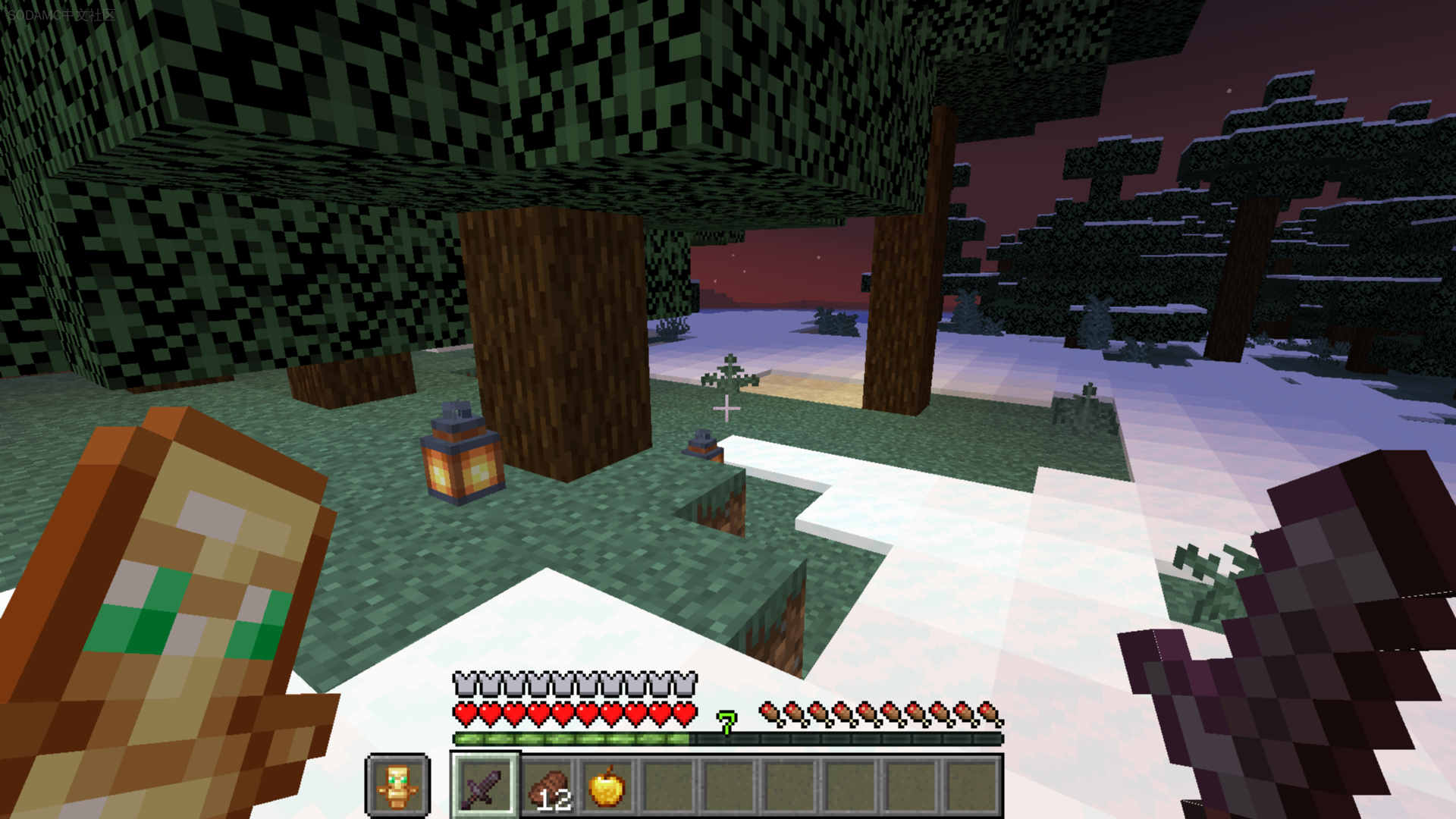
Task: Select the netherite sword hotbar slot
Action: 485,786
